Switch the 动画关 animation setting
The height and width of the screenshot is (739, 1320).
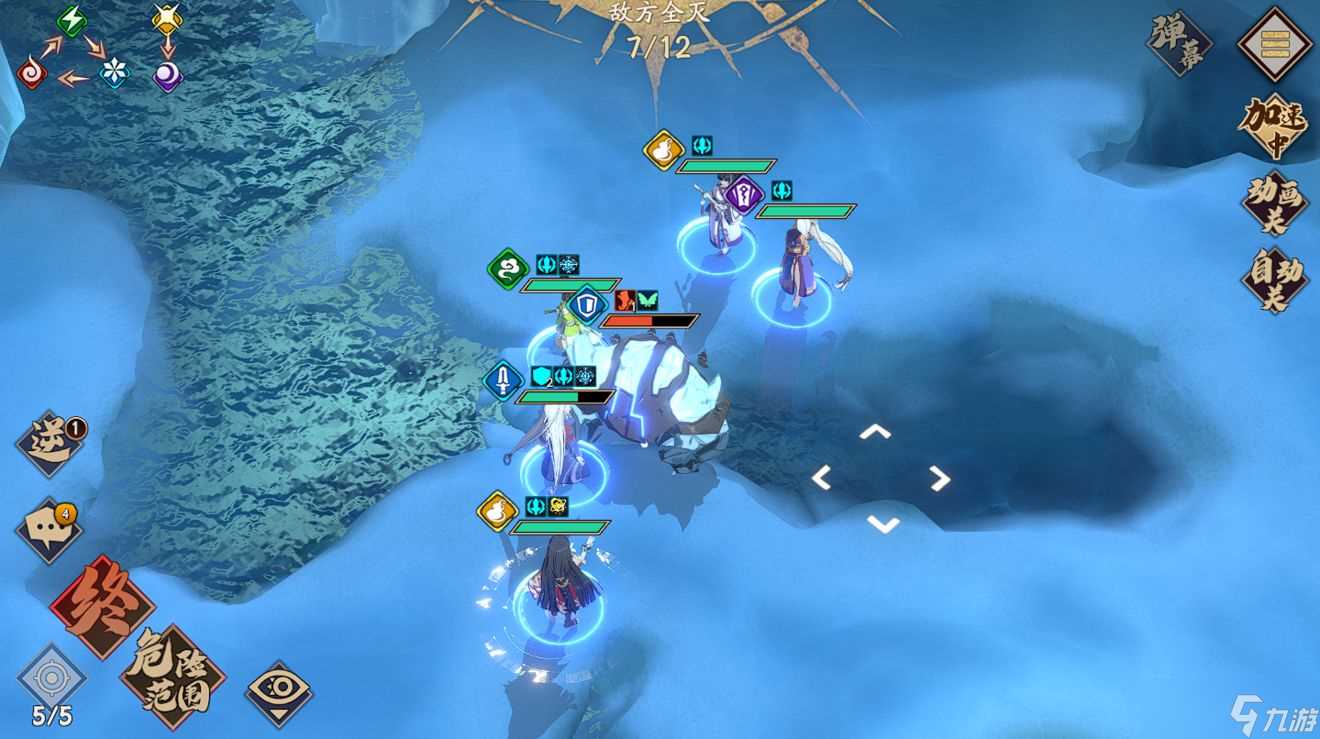click(1274, 201)
